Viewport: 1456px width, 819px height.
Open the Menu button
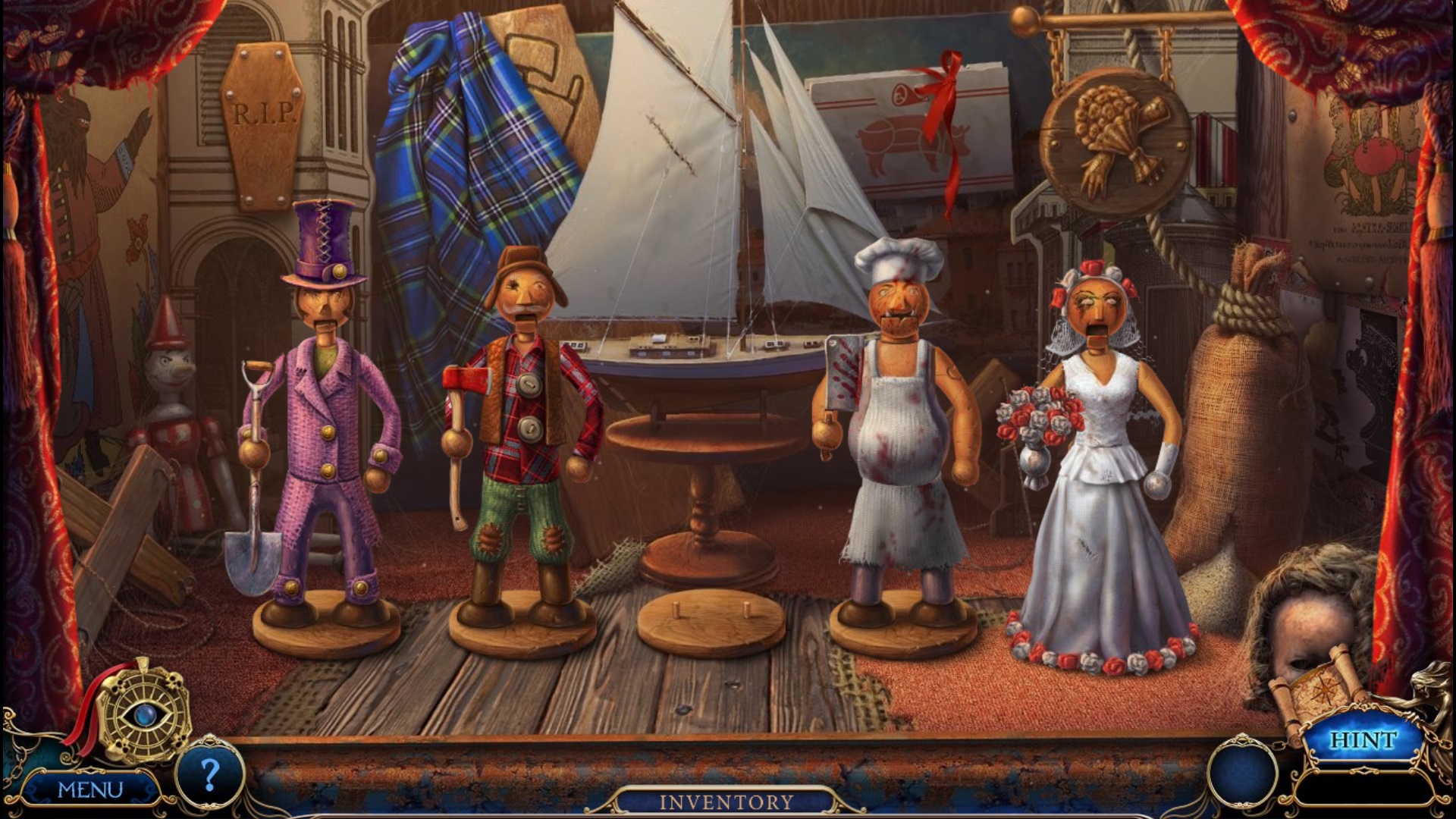pyautogui.click(x=89, y=789)
